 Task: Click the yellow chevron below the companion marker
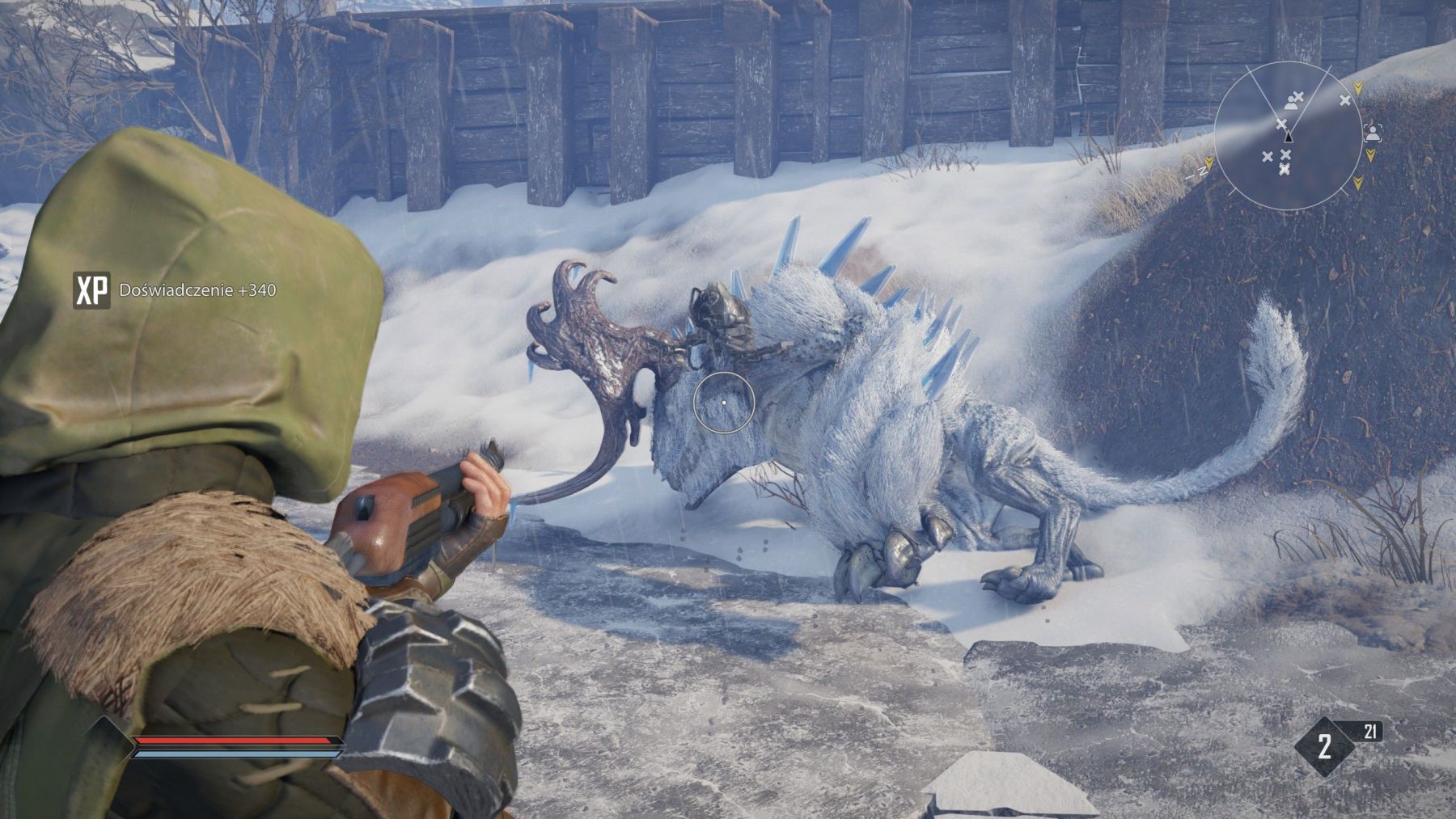tap(1371, 155)
